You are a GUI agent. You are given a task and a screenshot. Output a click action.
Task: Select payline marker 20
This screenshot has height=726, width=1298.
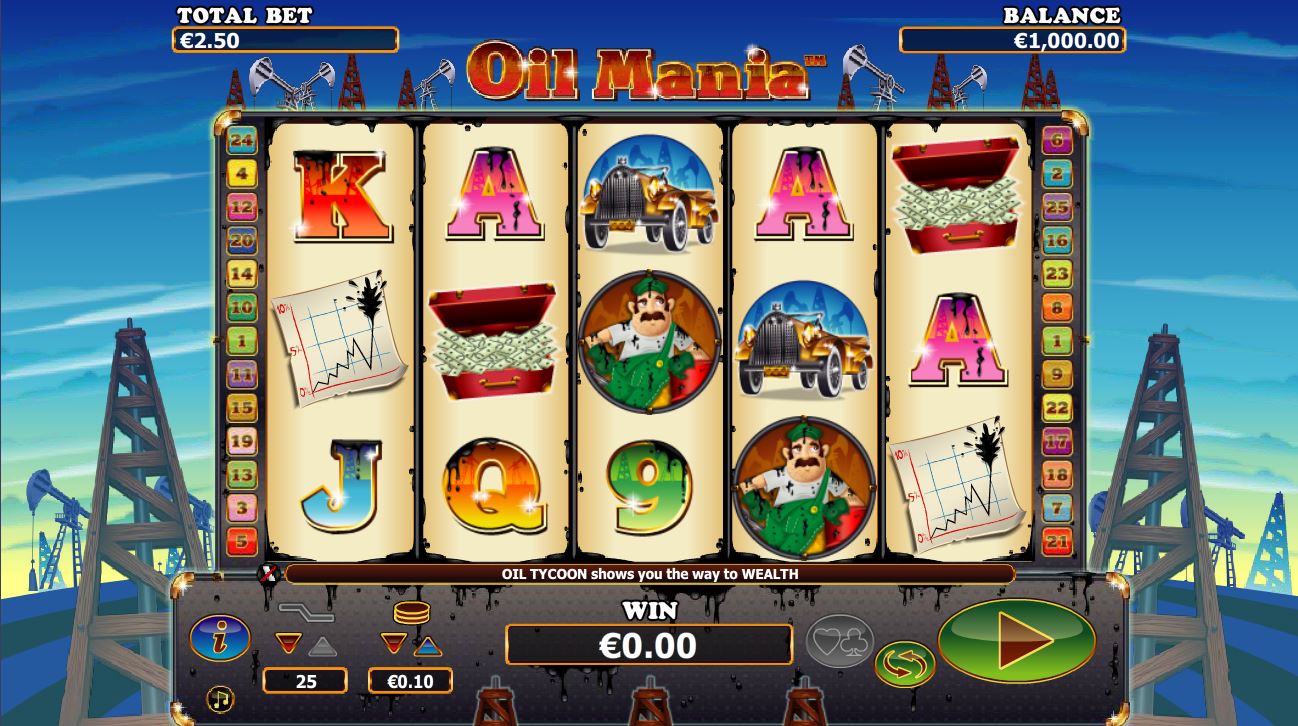point(242,240)
